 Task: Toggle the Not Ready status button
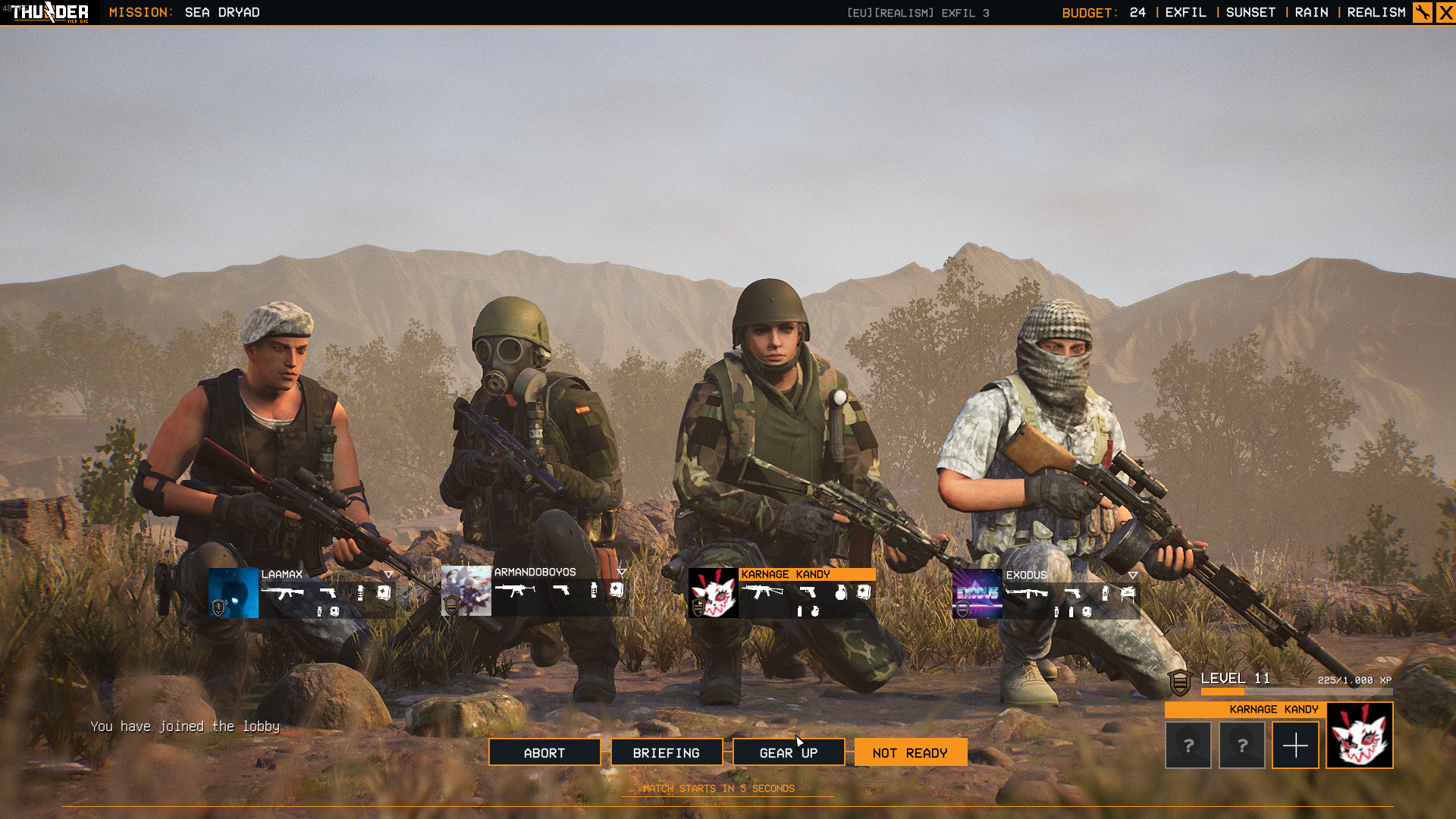(910, 752)
